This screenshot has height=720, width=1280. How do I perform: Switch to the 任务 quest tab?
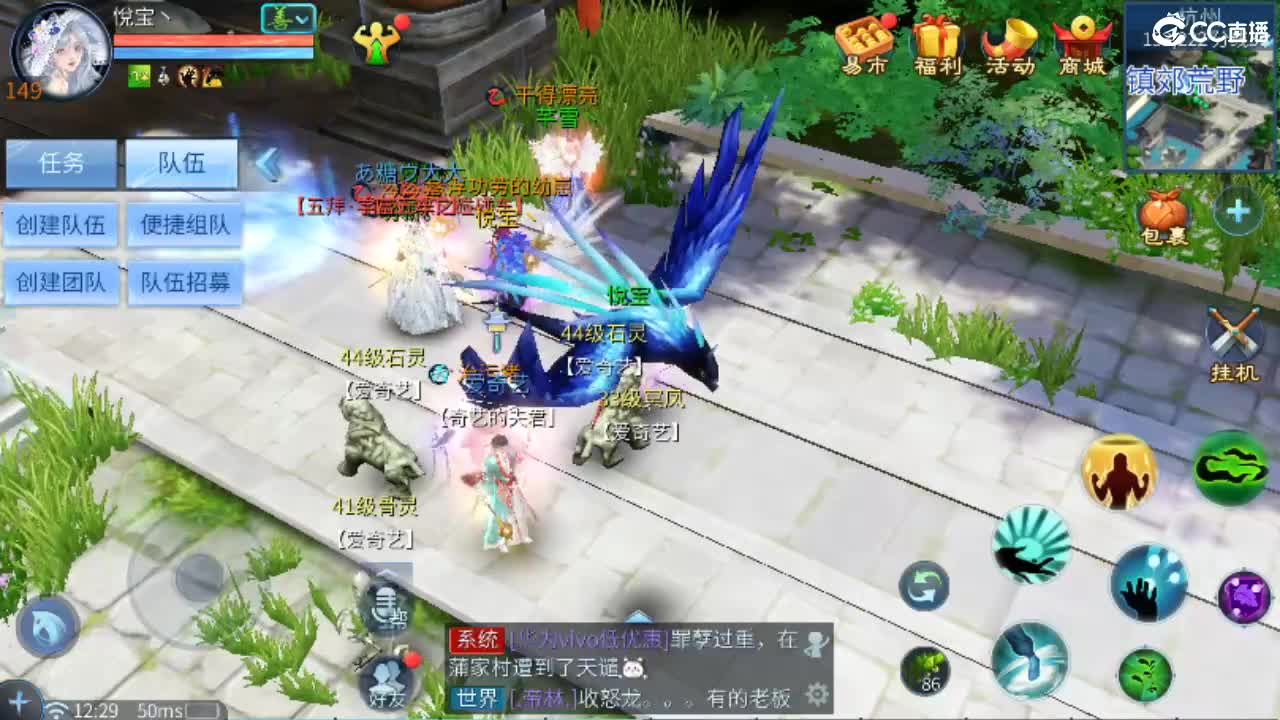[60, 164]
